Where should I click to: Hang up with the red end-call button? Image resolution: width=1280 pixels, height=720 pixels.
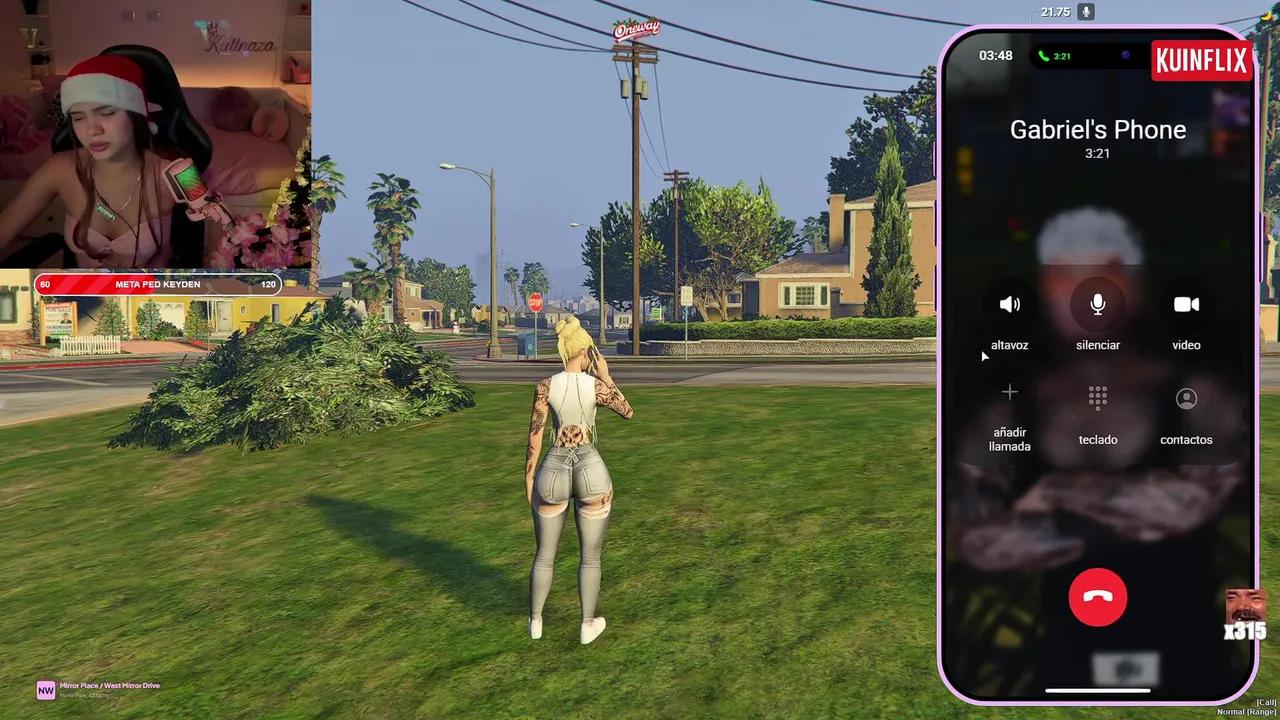(x=1098, y=597)
